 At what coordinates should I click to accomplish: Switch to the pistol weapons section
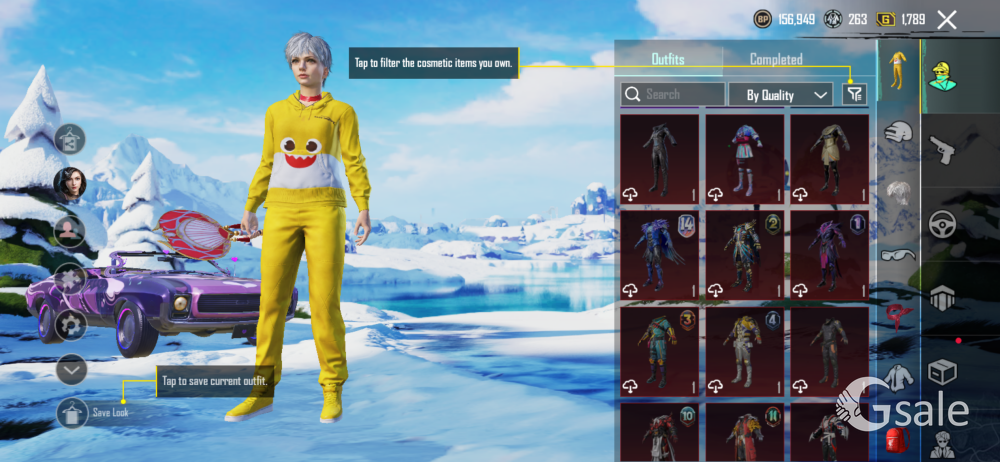tap(941, 148)
